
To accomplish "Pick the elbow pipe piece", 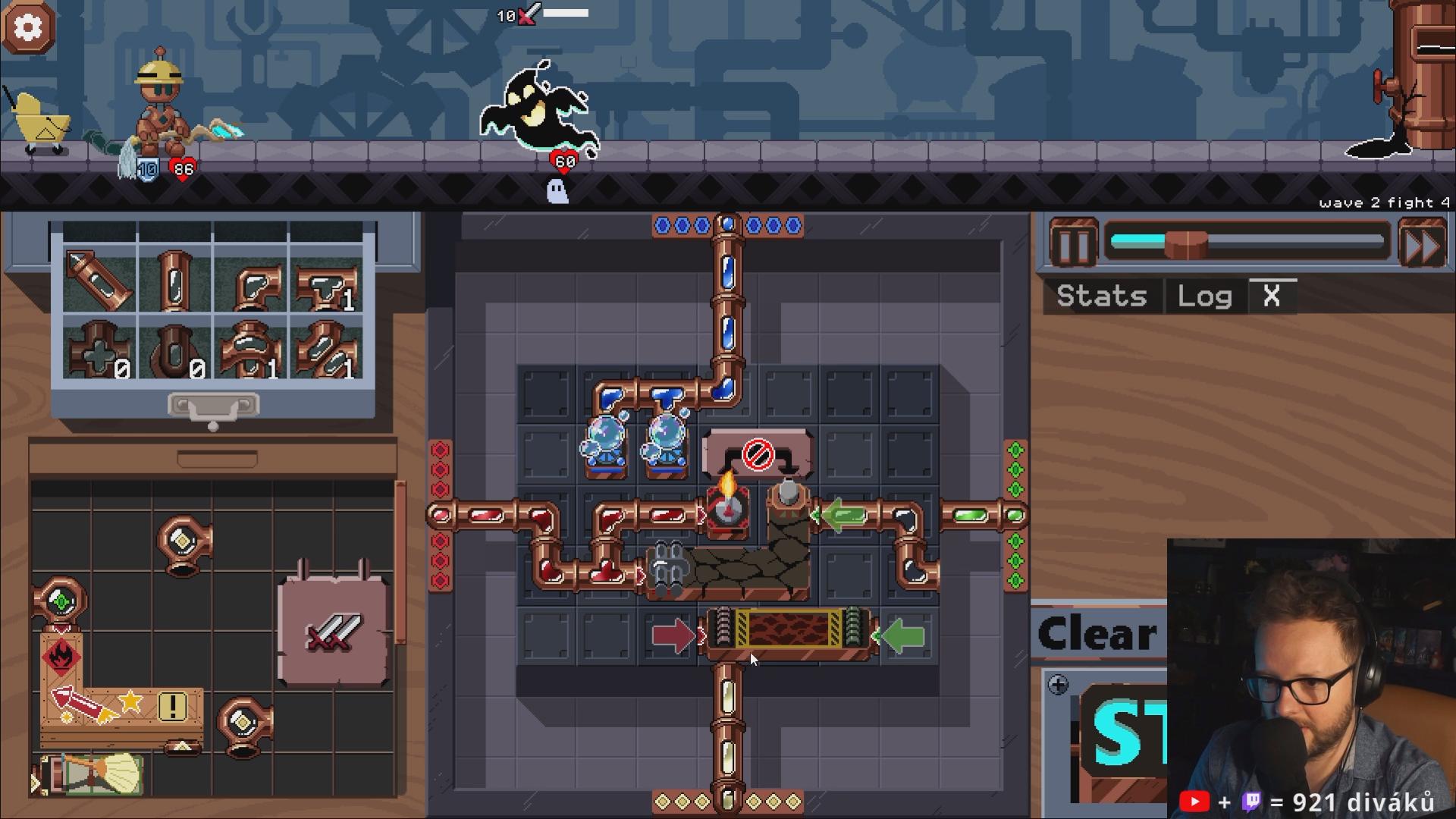I will click(x=251, y=281).
